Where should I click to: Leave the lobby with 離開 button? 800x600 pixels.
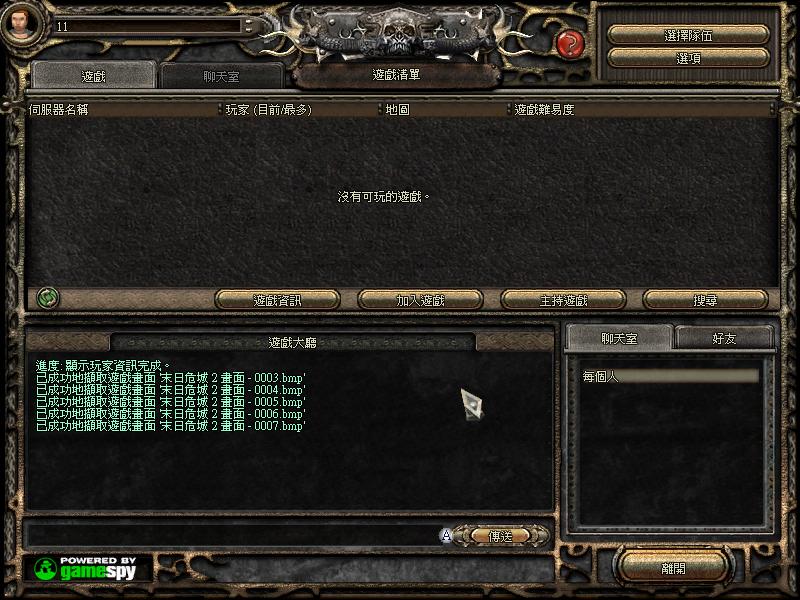pos(673,568)
